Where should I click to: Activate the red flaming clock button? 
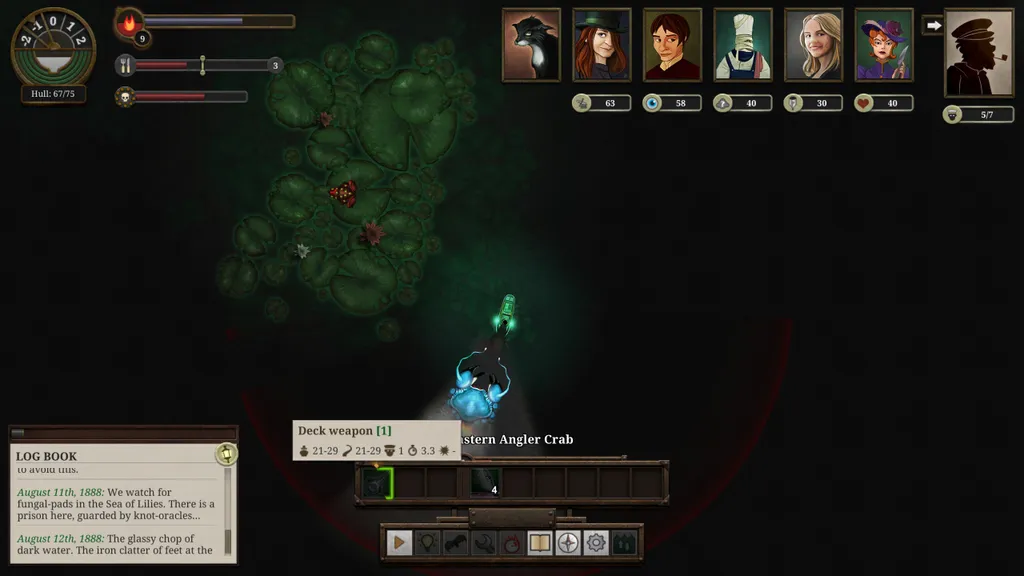511,543
